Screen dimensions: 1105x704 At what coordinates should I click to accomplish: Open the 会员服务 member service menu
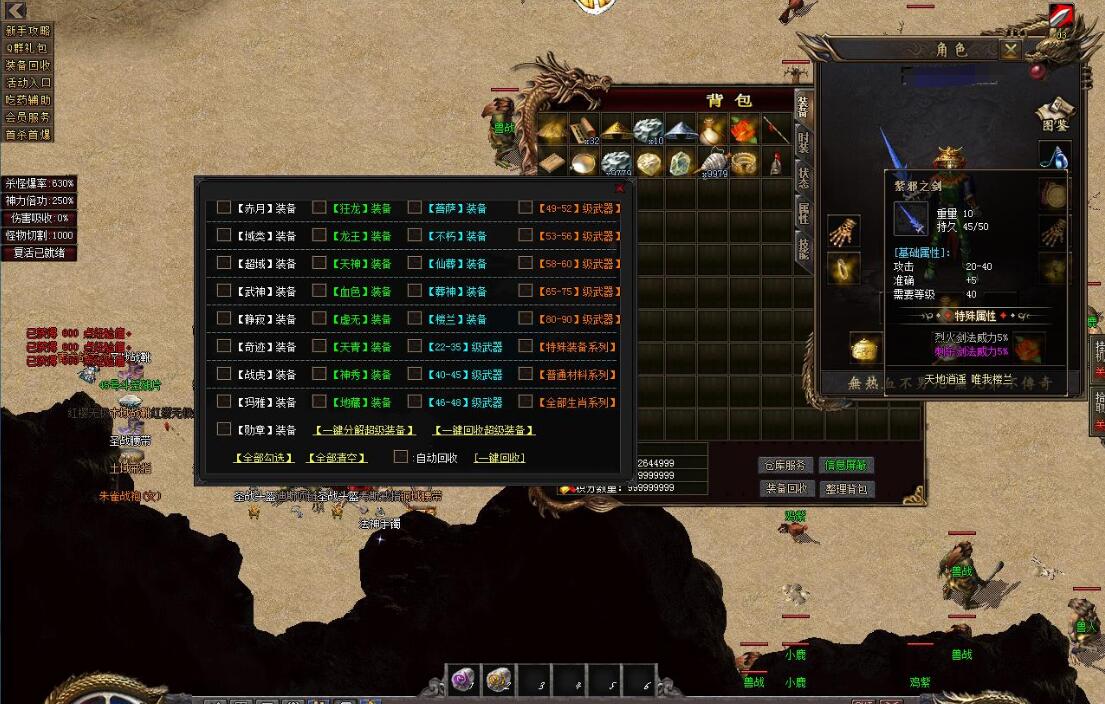click(27, 117)
